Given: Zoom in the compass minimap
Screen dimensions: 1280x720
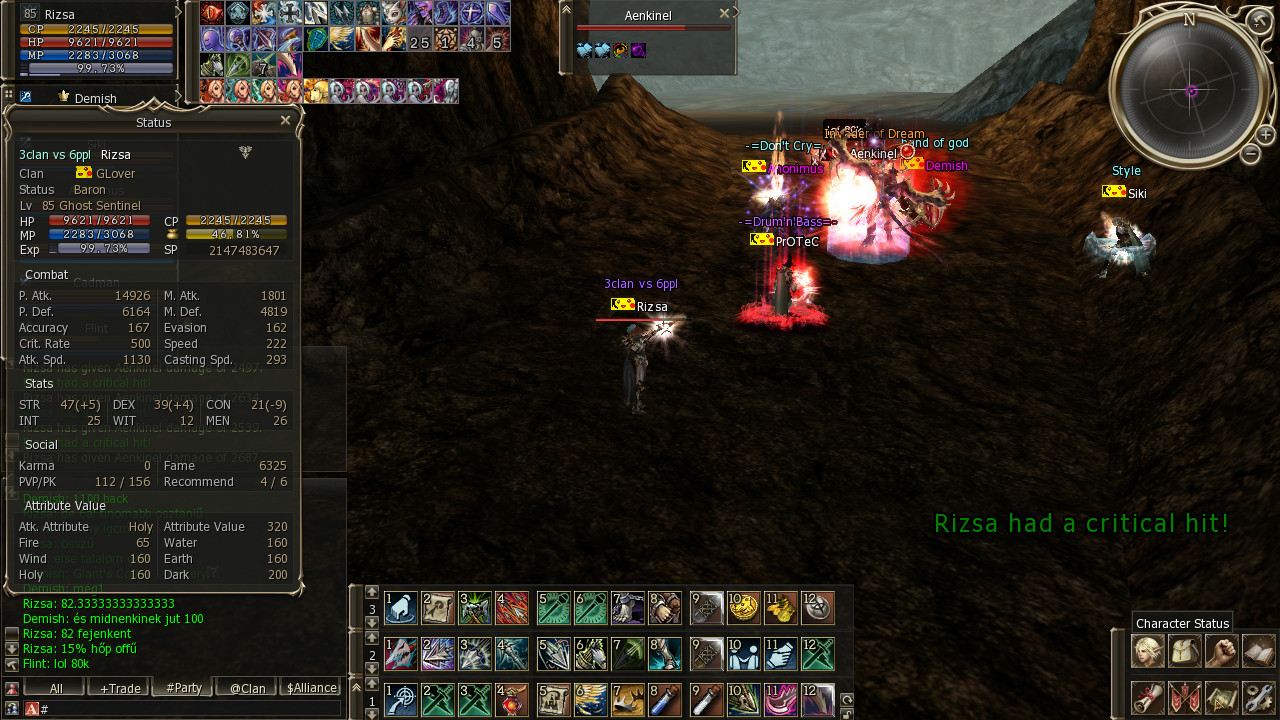Looking at the screenshot, I should point(1265,134).
